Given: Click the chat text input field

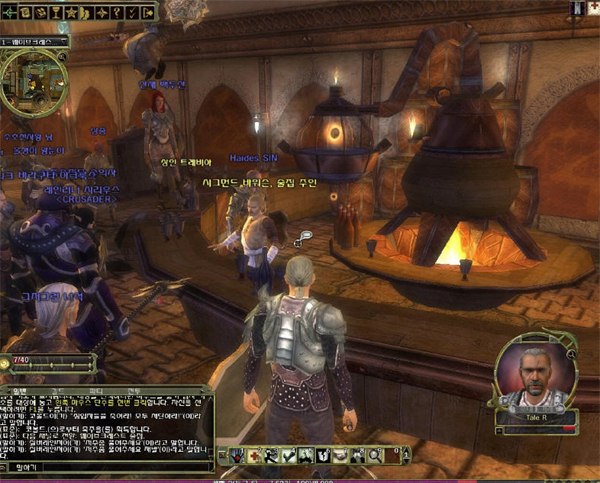Looking at the screenshot, I should 110,467.
